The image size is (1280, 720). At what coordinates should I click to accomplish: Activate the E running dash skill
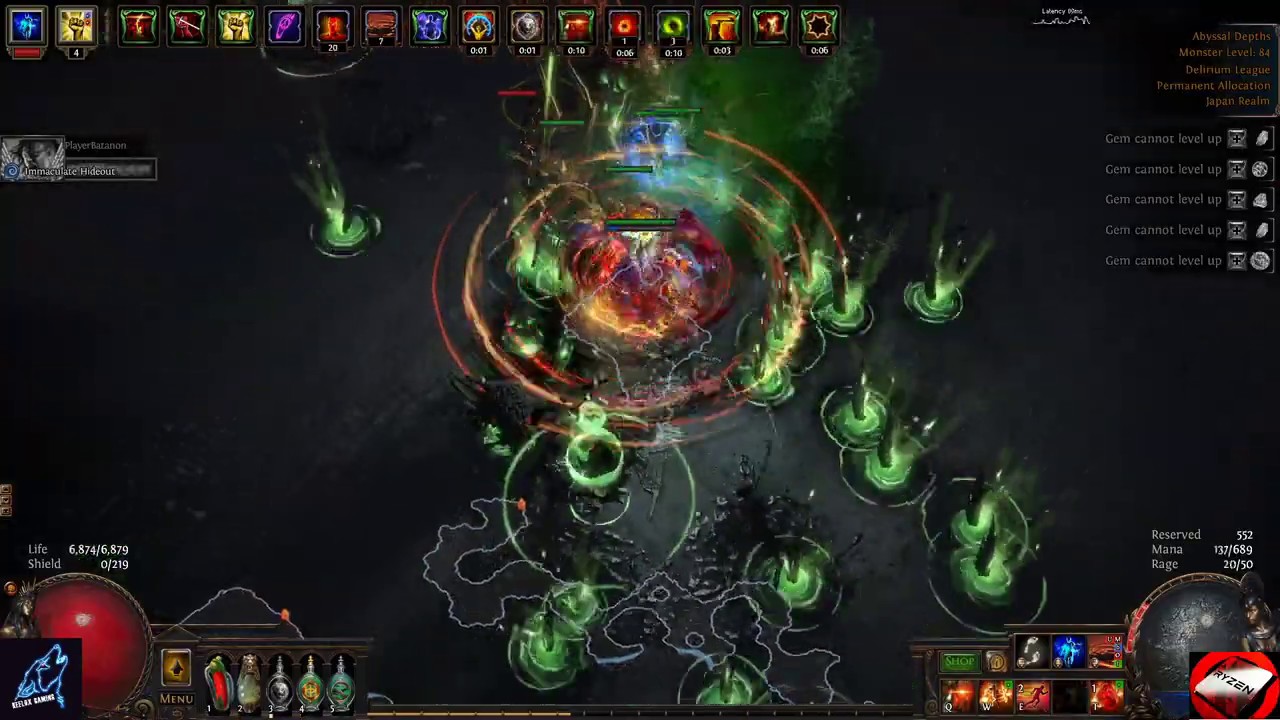pyautogui.click(x=1033, y=695)
